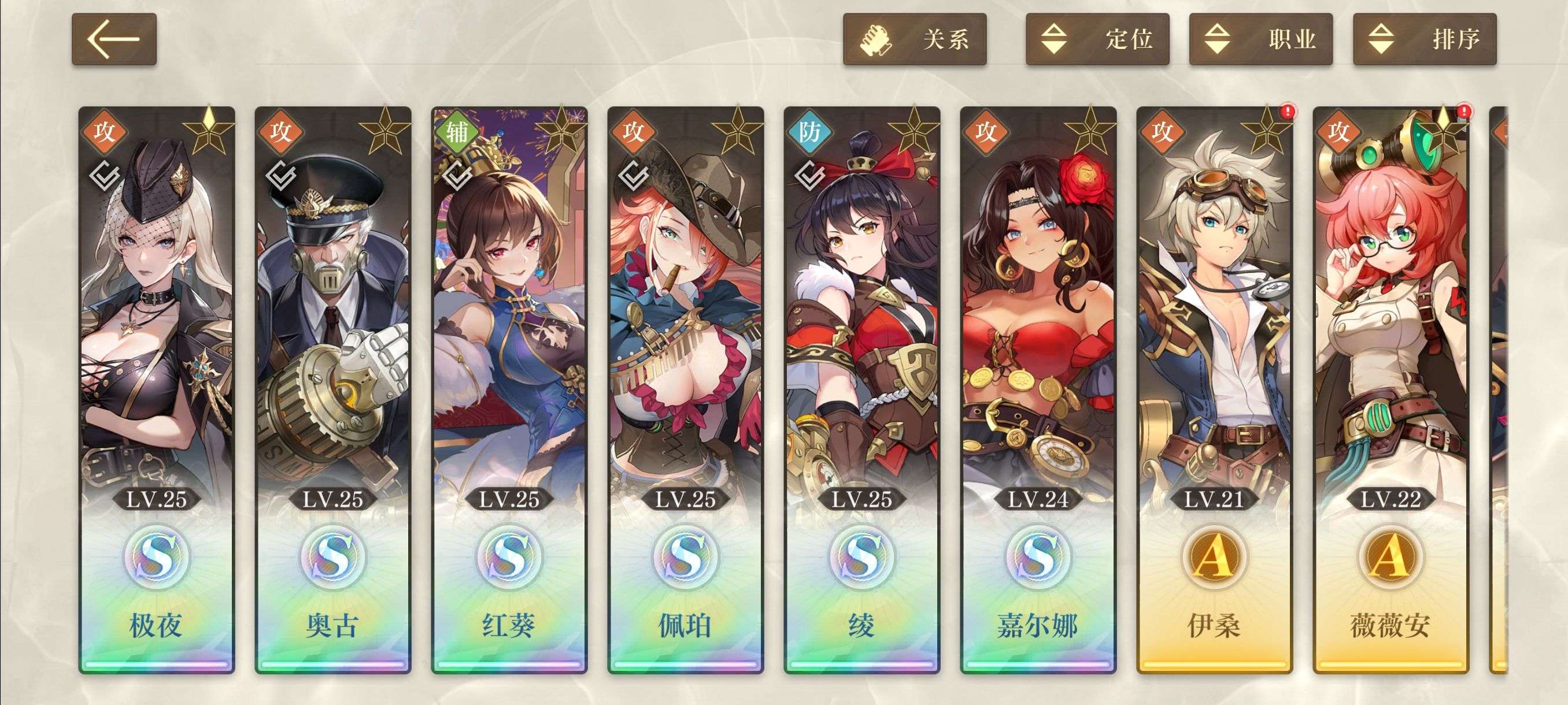Open the 排序 sort options
Image resolution: width=1568 pixels, height=705 pixels.
(1423, 39)
